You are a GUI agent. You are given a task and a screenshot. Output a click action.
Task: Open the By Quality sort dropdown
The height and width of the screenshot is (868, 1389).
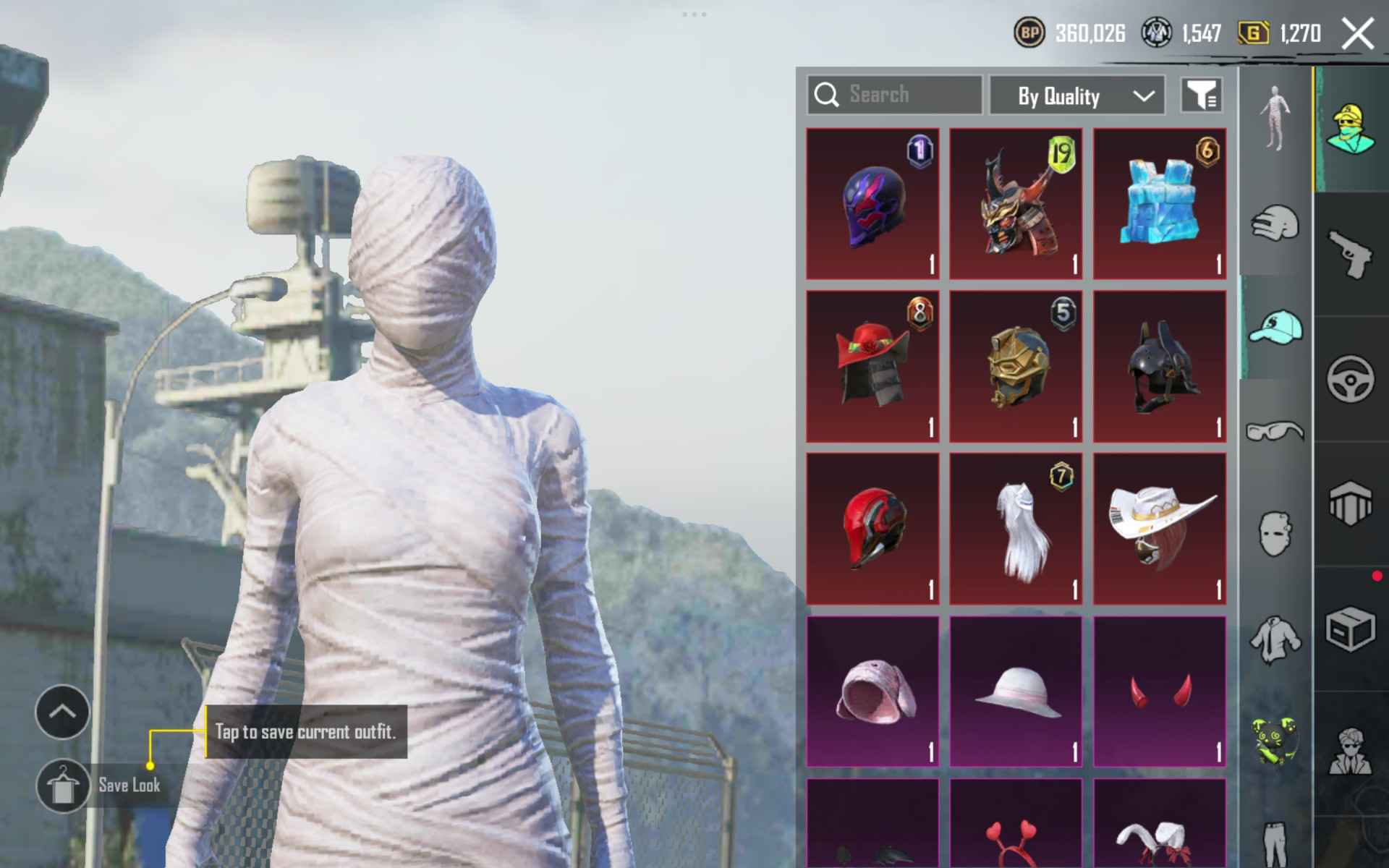[1076, 95]
